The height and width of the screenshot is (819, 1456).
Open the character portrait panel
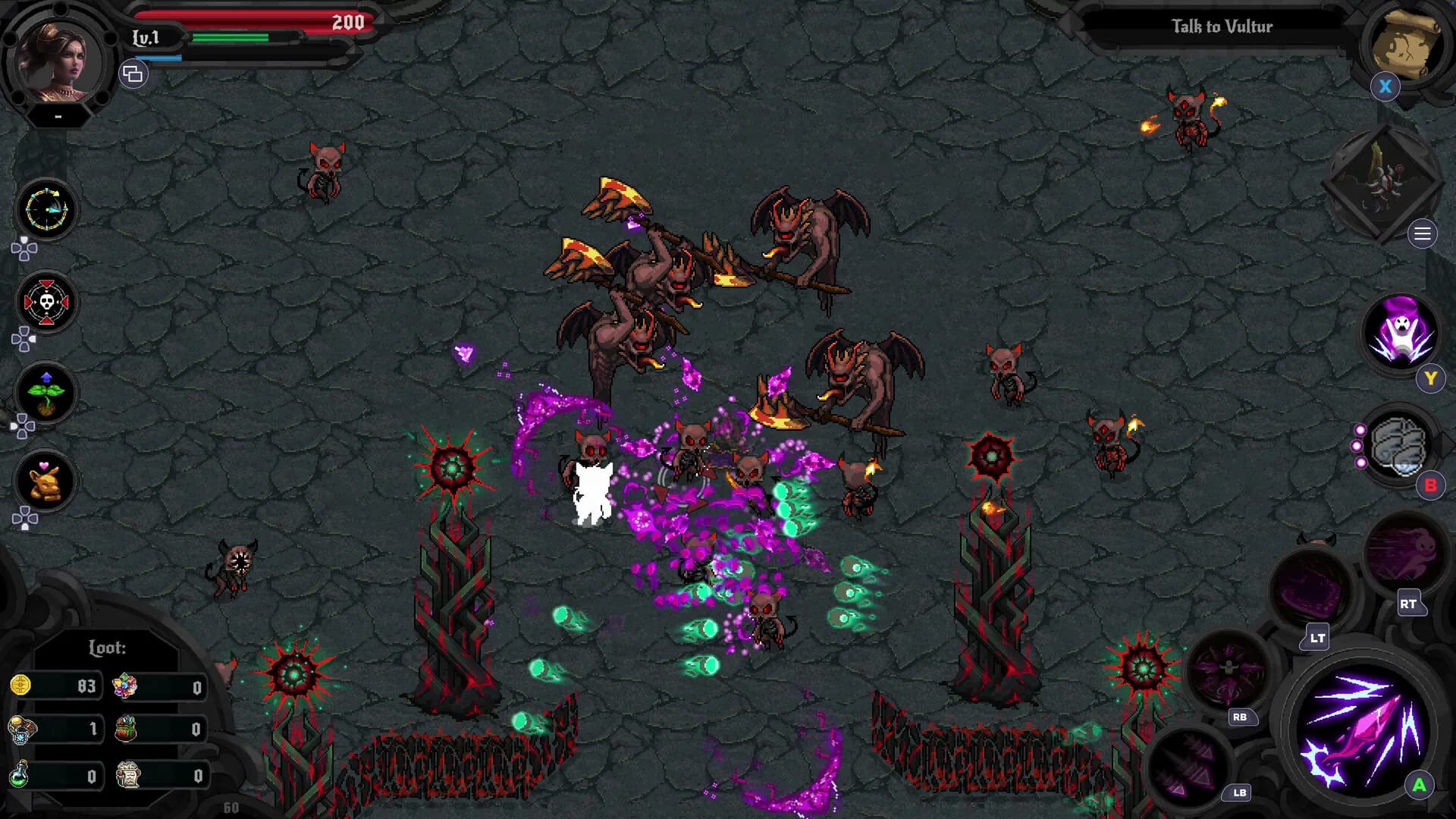click(x=59, y=64)
